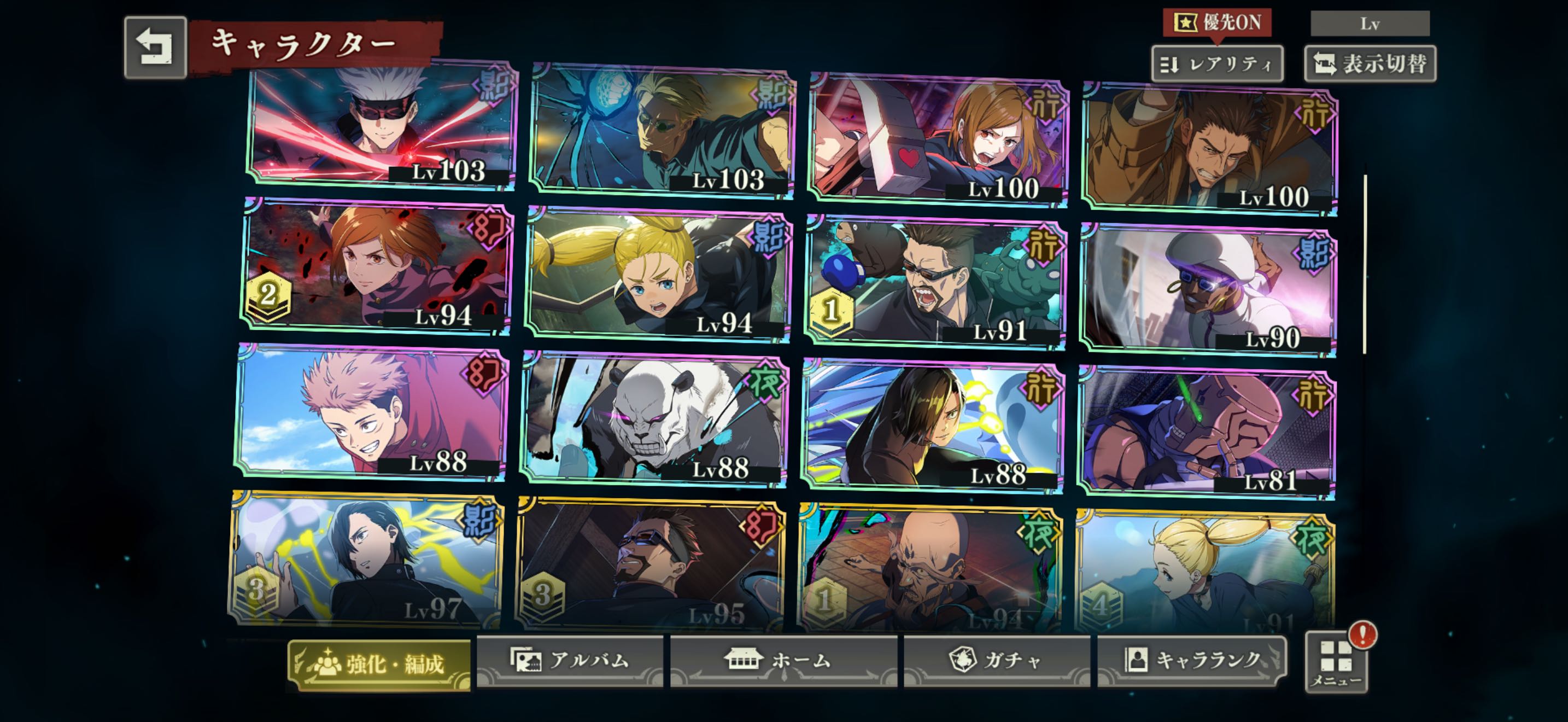Choose the hammer-wielding girl Lv100 card
The height and width of the screenshot is (722, 1568).
[939, 140]
